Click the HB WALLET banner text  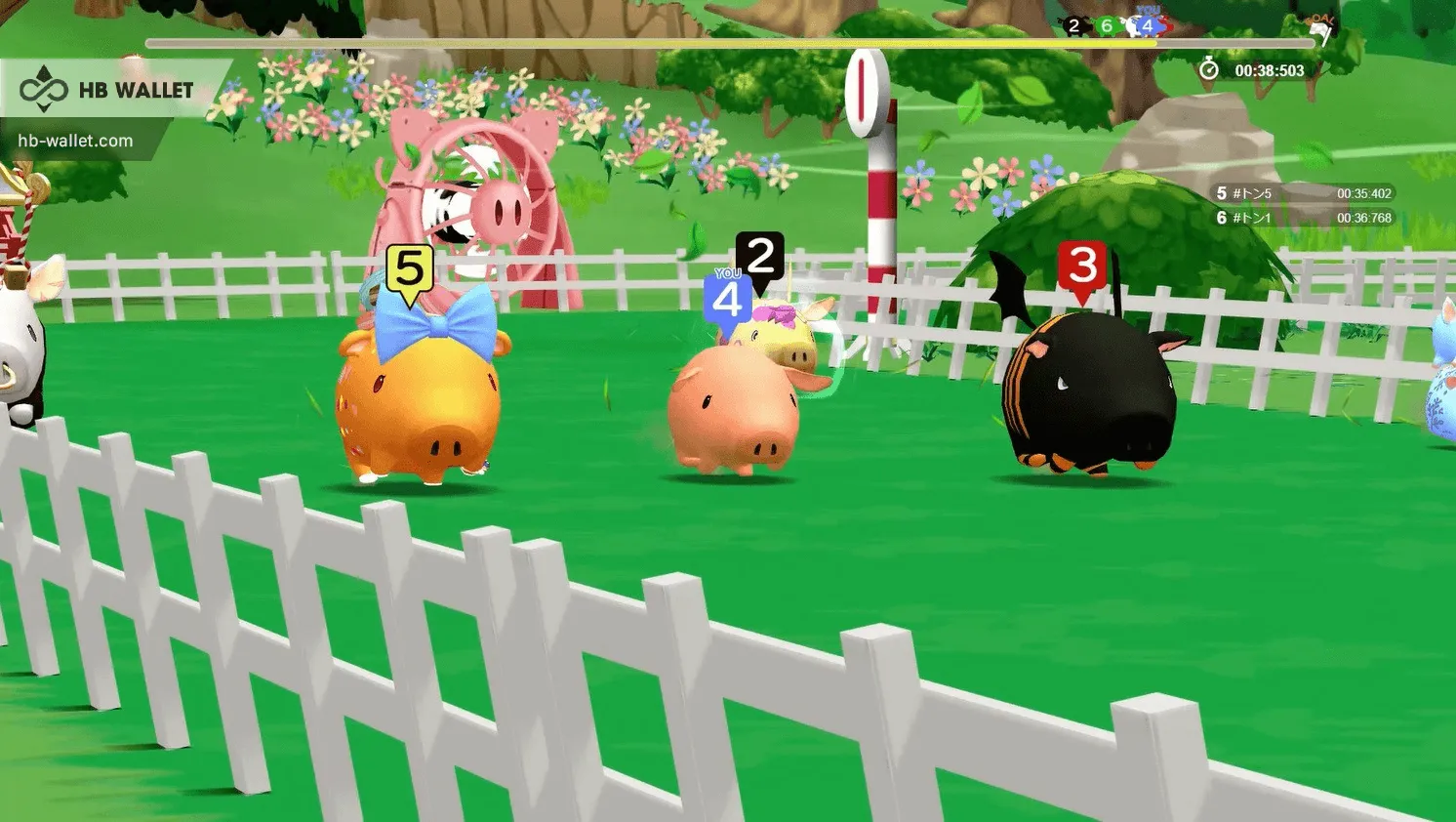(137, 89)
